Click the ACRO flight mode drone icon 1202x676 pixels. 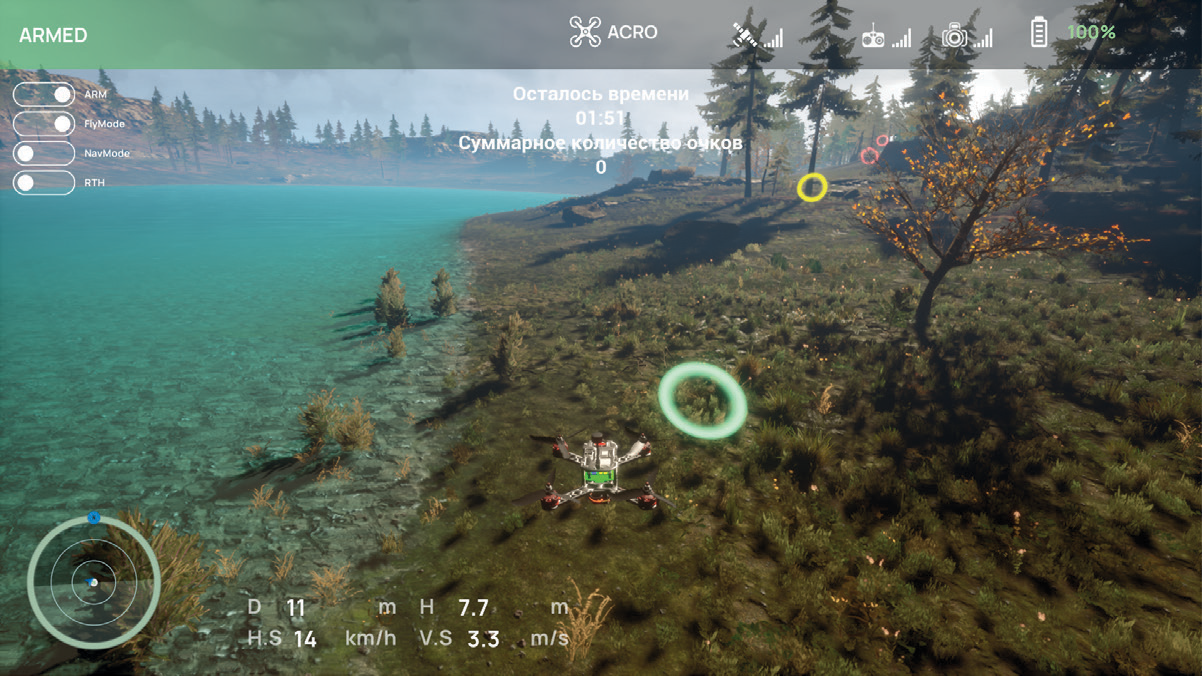[x=585, y=32]
